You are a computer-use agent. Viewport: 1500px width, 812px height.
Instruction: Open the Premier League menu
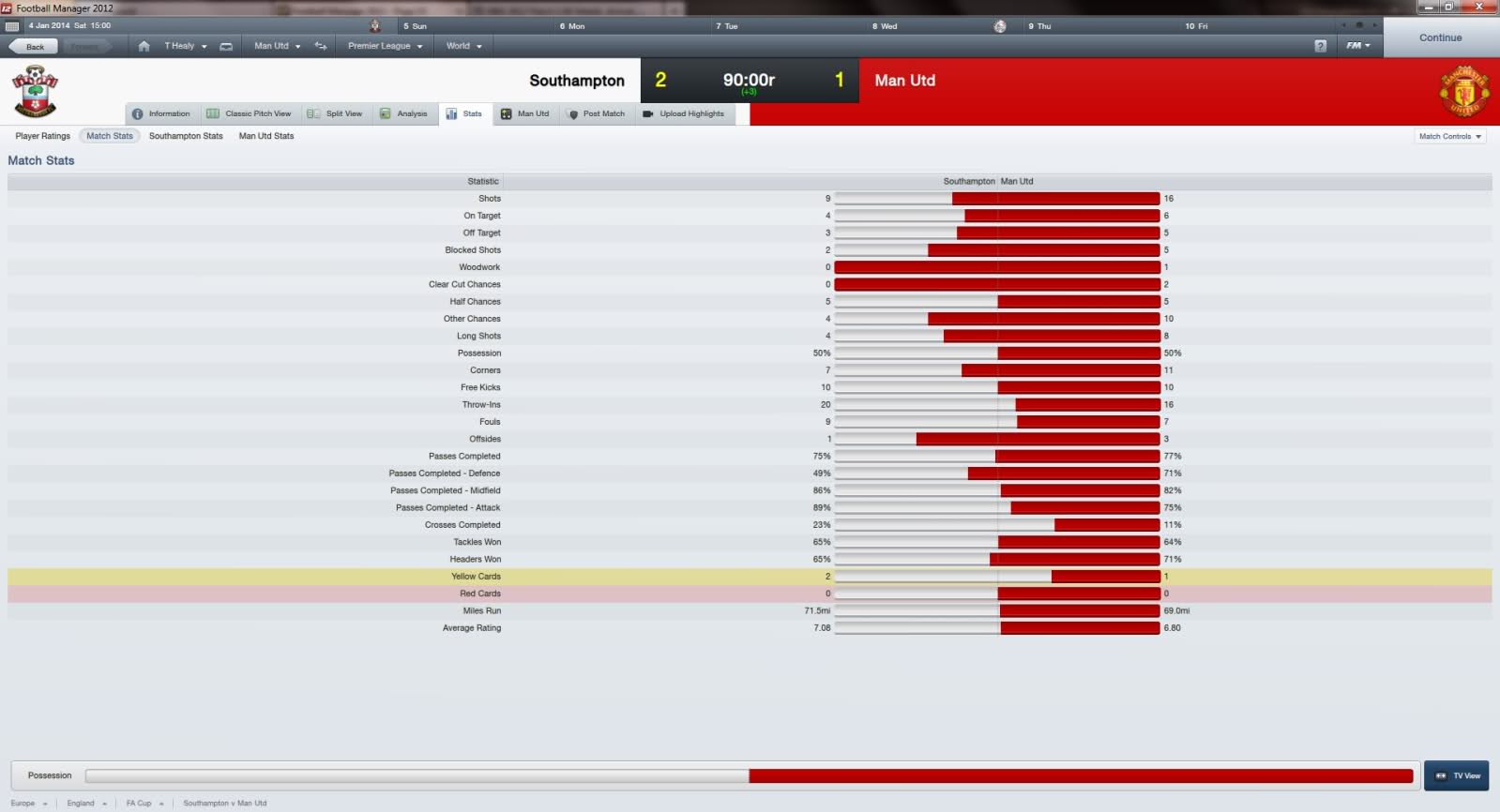pos(385,46)
